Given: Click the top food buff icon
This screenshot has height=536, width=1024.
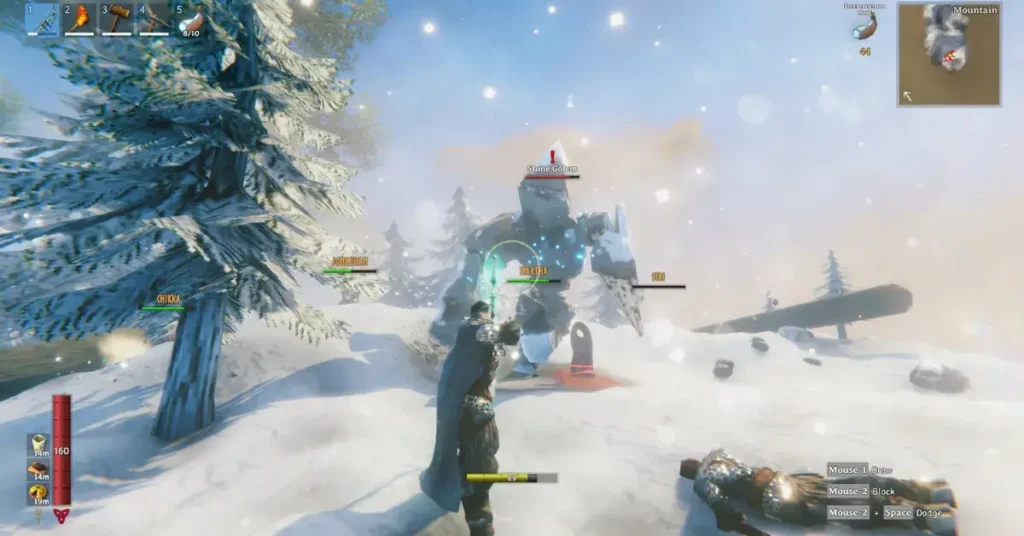Looking at the screenshot, I should click(x=39, y=445).
